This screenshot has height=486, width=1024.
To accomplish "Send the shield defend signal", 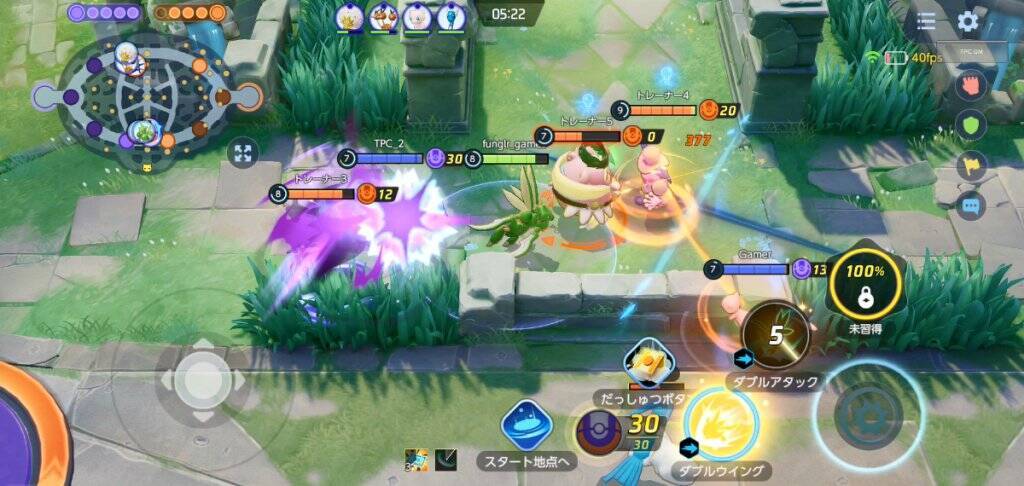I will tap(971, 125).
